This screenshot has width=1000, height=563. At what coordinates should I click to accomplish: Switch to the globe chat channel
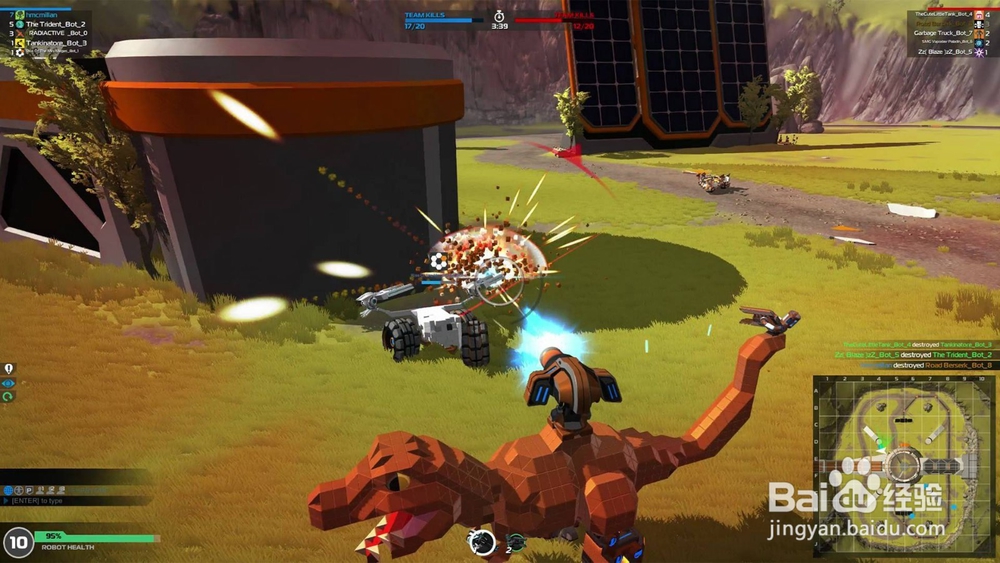[x=7, y=490]
